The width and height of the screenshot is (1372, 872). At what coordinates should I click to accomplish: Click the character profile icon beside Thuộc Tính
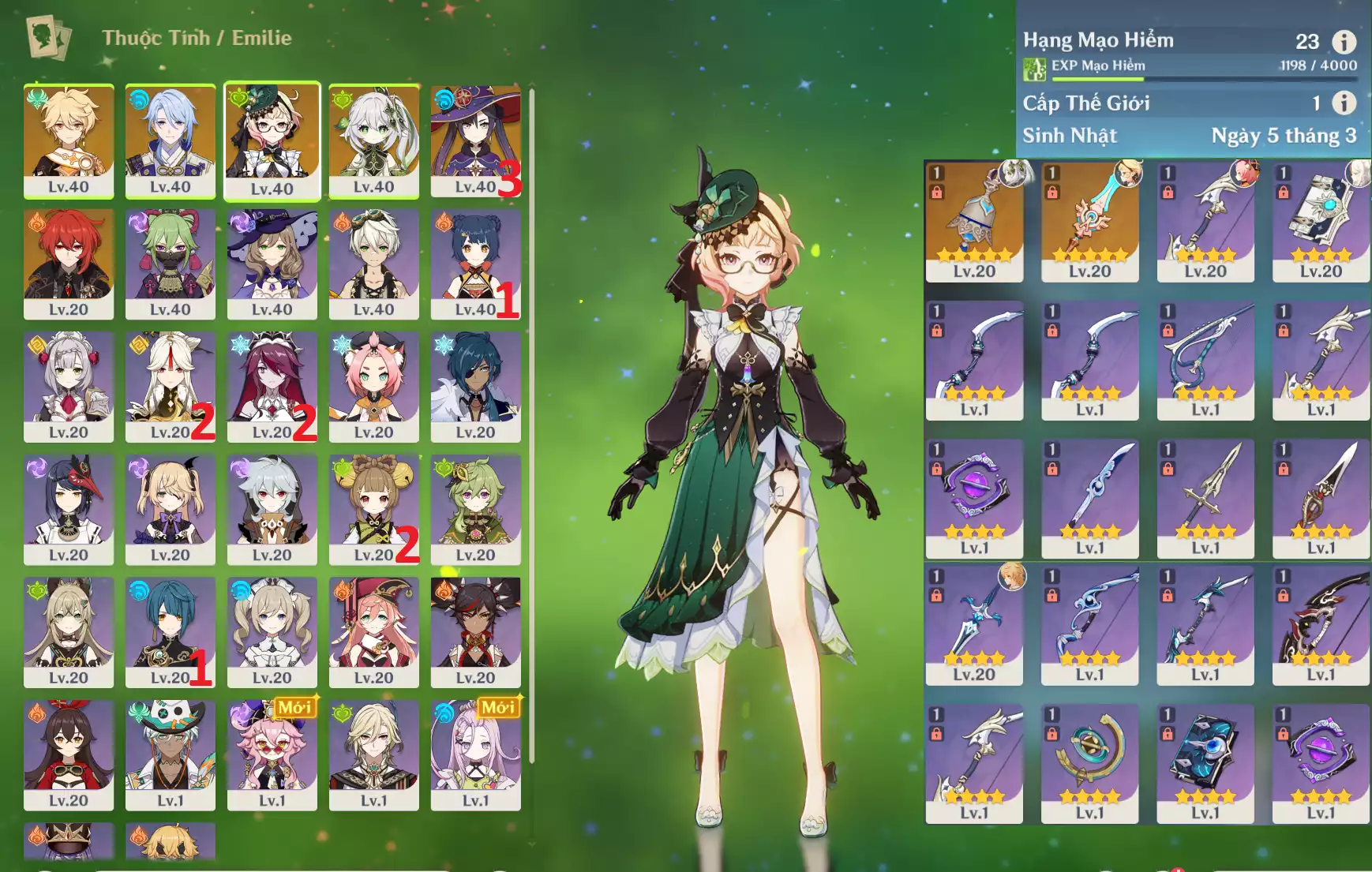pos(47,37)
